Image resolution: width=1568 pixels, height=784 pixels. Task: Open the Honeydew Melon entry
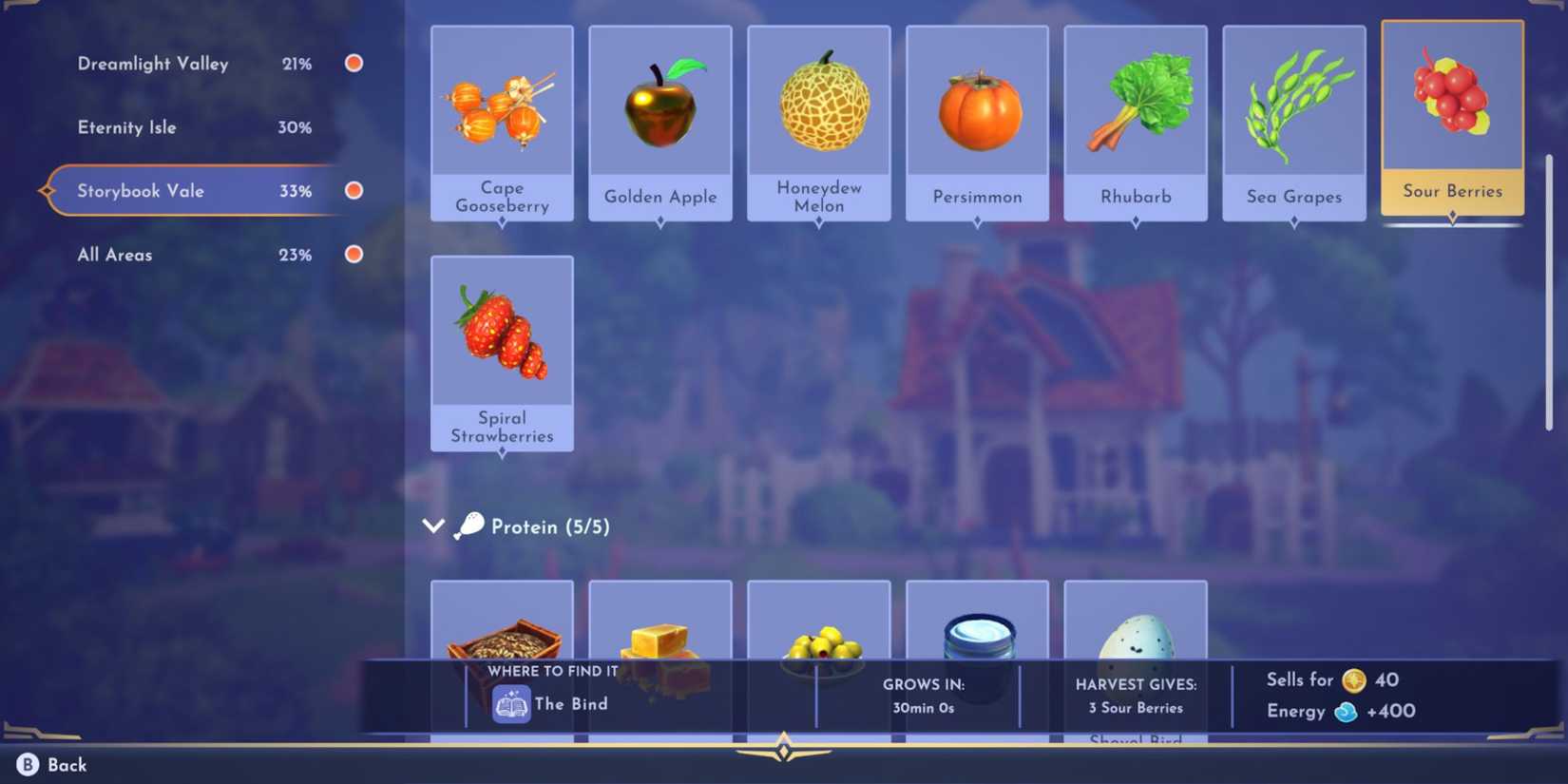pyautogui.click(x=818, y=105)
